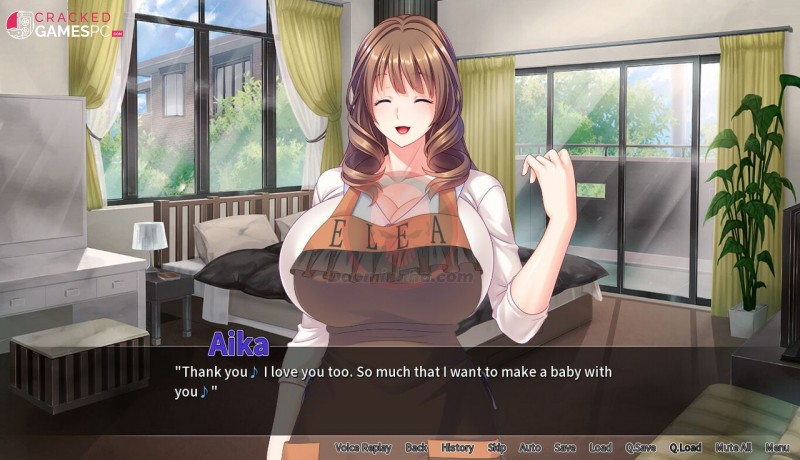Quick save with Q.Save

[639, 448]
